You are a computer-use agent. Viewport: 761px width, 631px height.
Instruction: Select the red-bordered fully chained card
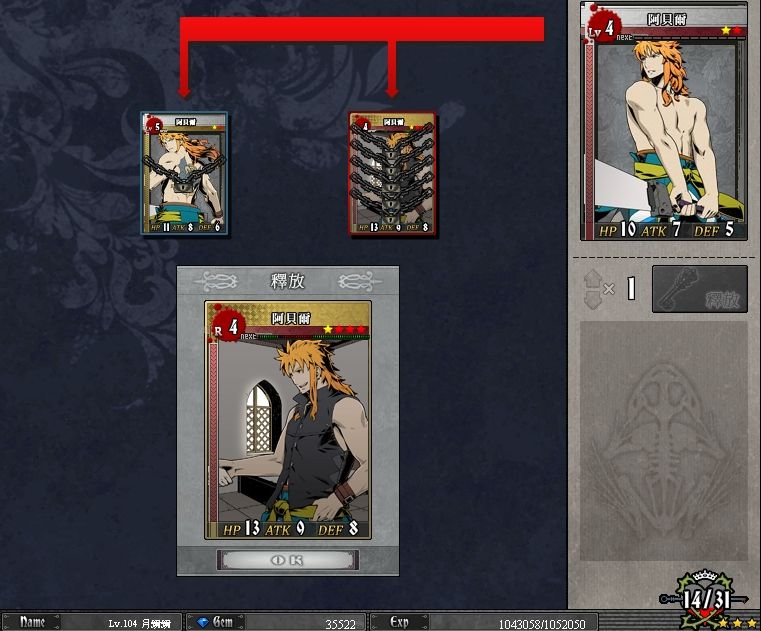(x=393, y=173)
